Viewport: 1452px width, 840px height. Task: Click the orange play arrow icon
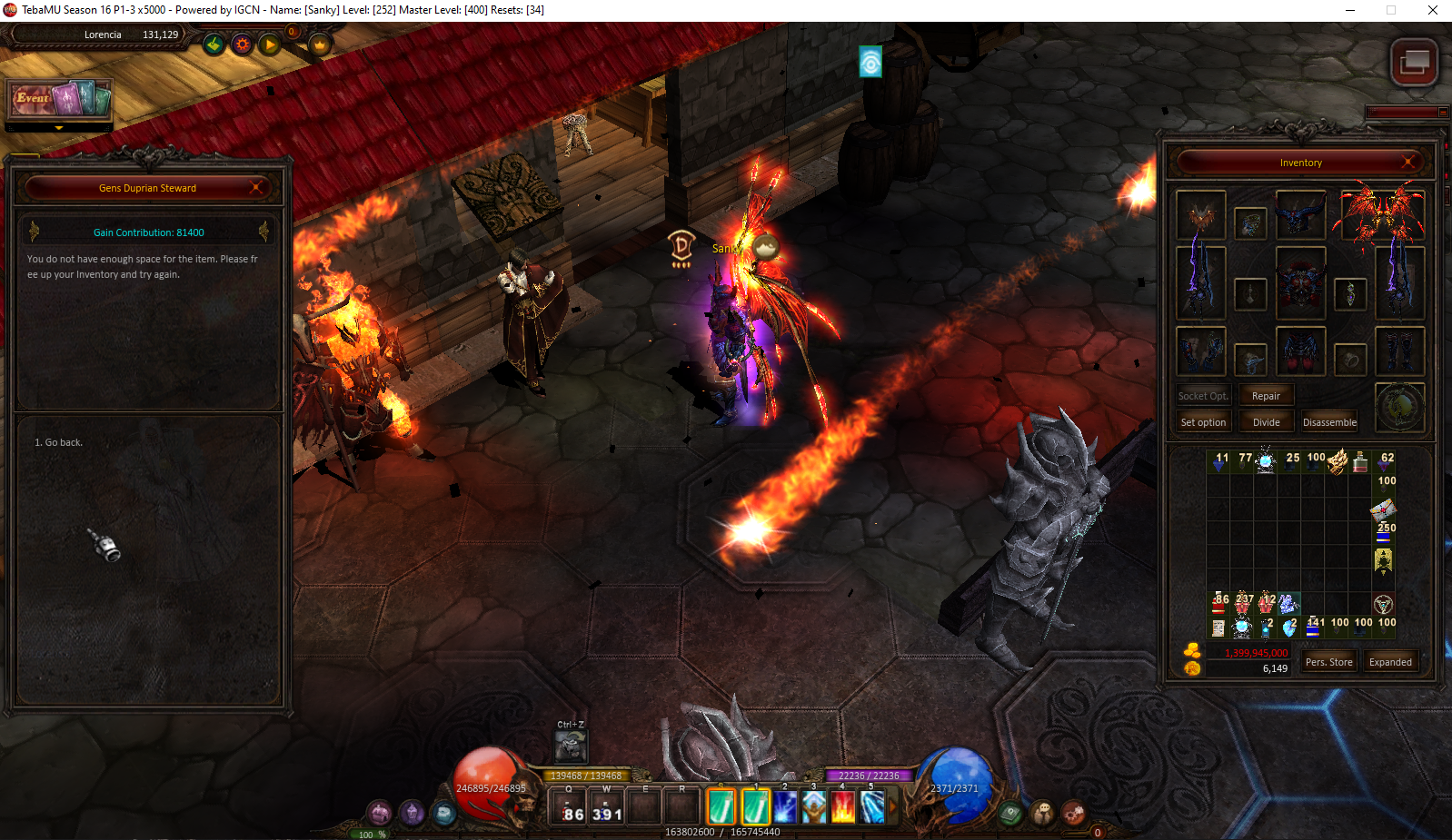(270, 44)
